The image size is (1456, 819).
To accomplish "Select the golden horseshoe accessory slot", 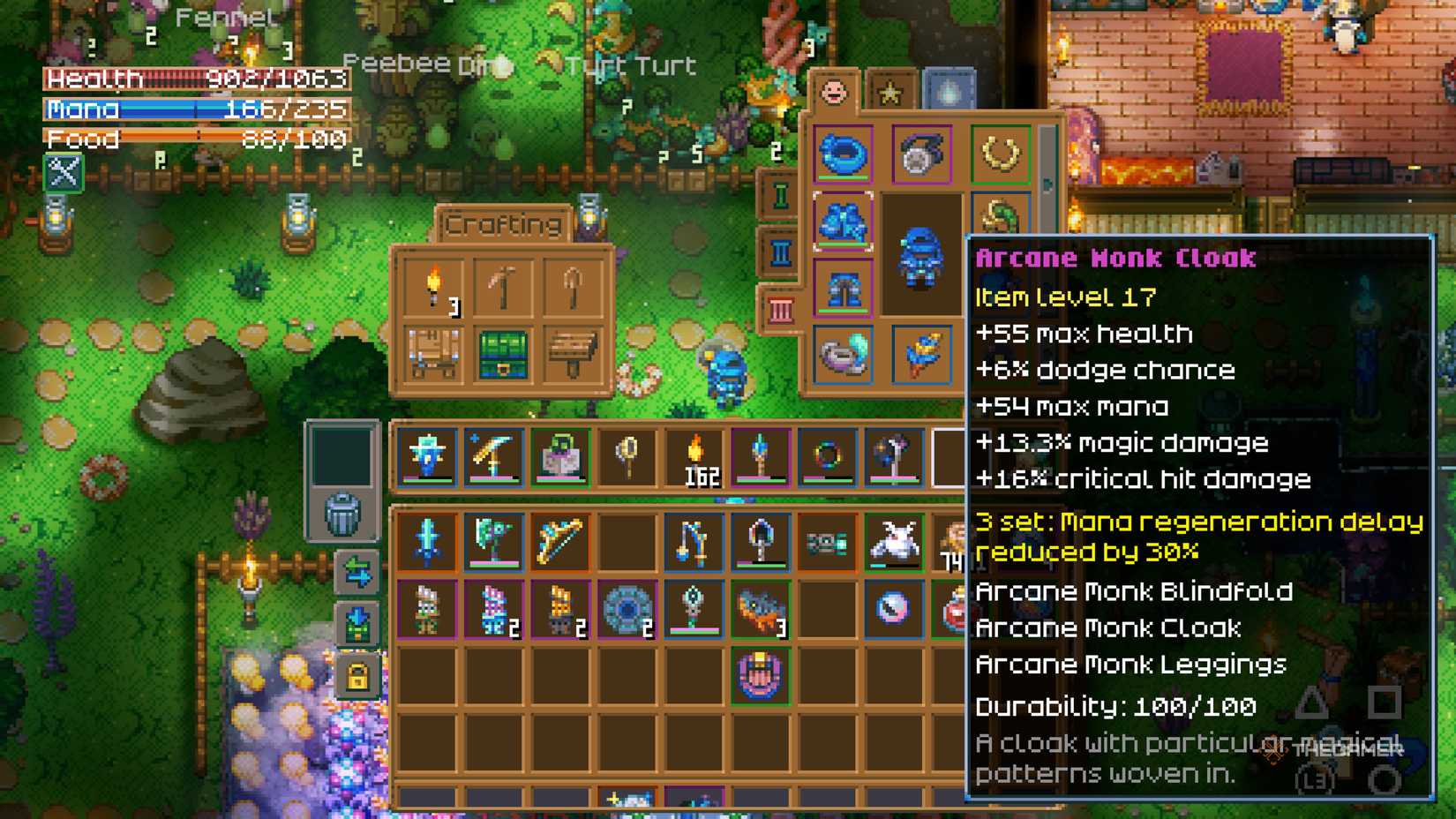I will click(999, 155).
